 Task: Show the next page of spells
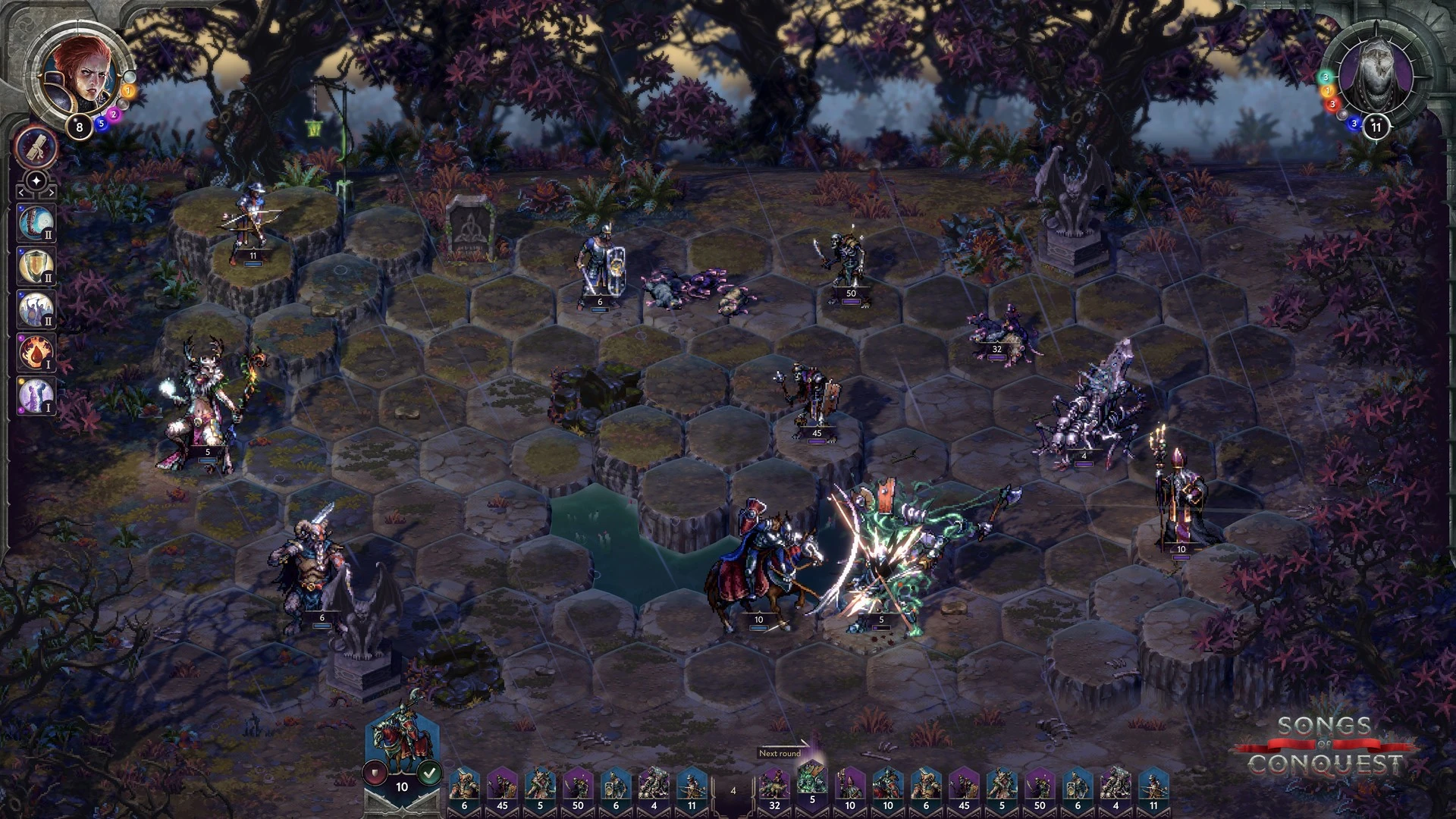point(50,194)
